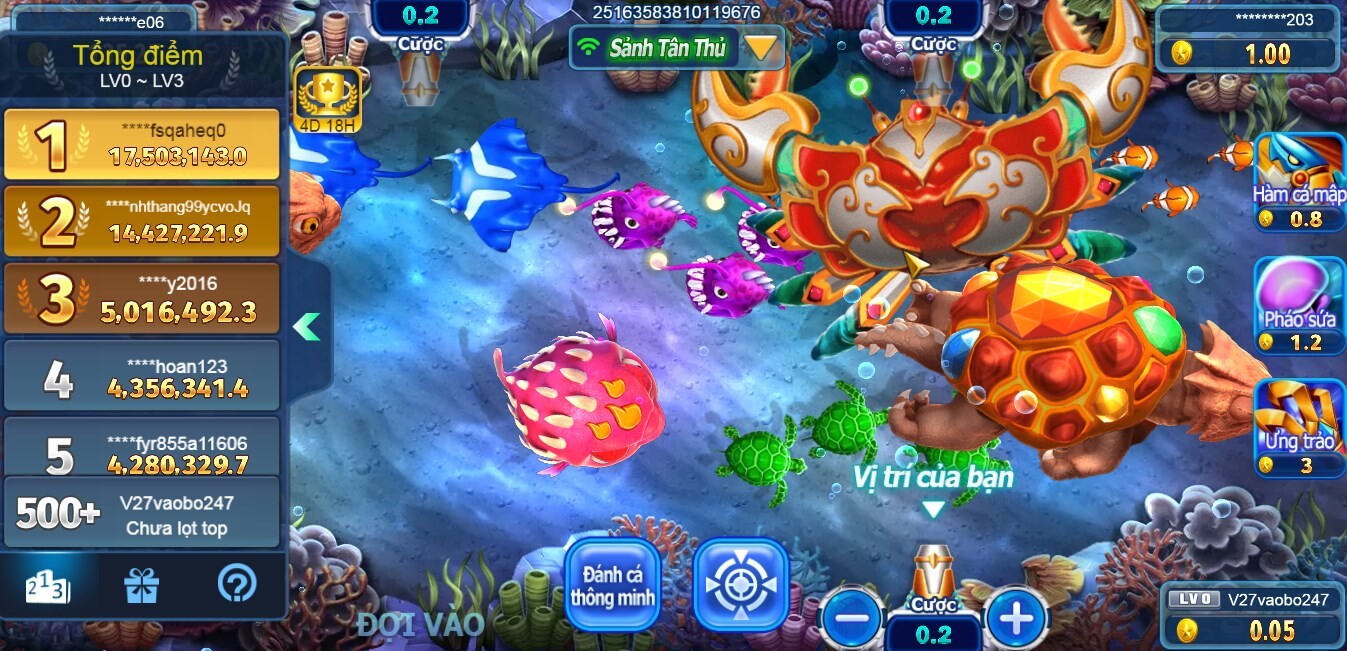View the fourth-place hoan123 entry

[142, 376]
